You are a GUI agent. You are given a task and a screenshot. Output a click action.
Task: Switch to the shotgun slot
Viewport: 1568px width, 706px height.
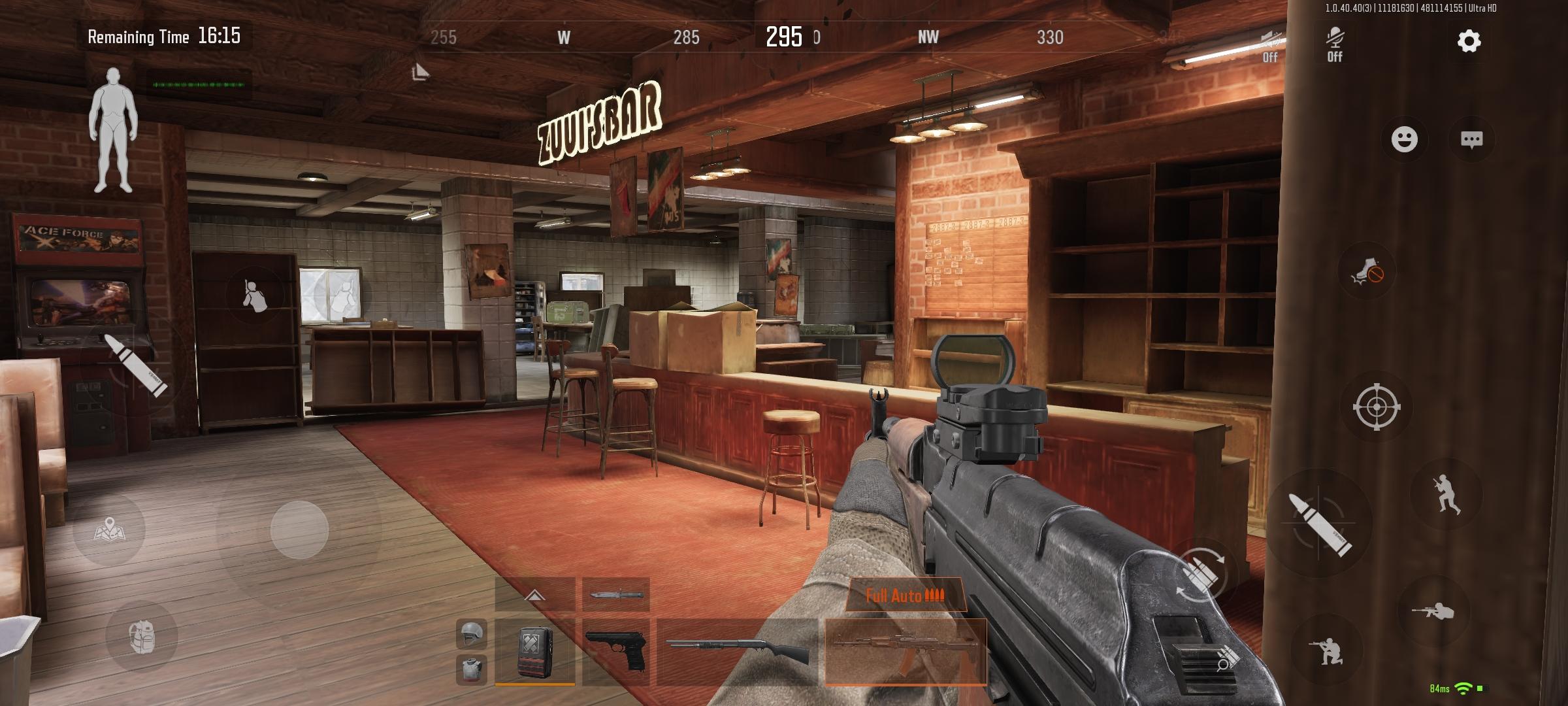point(737,651)
